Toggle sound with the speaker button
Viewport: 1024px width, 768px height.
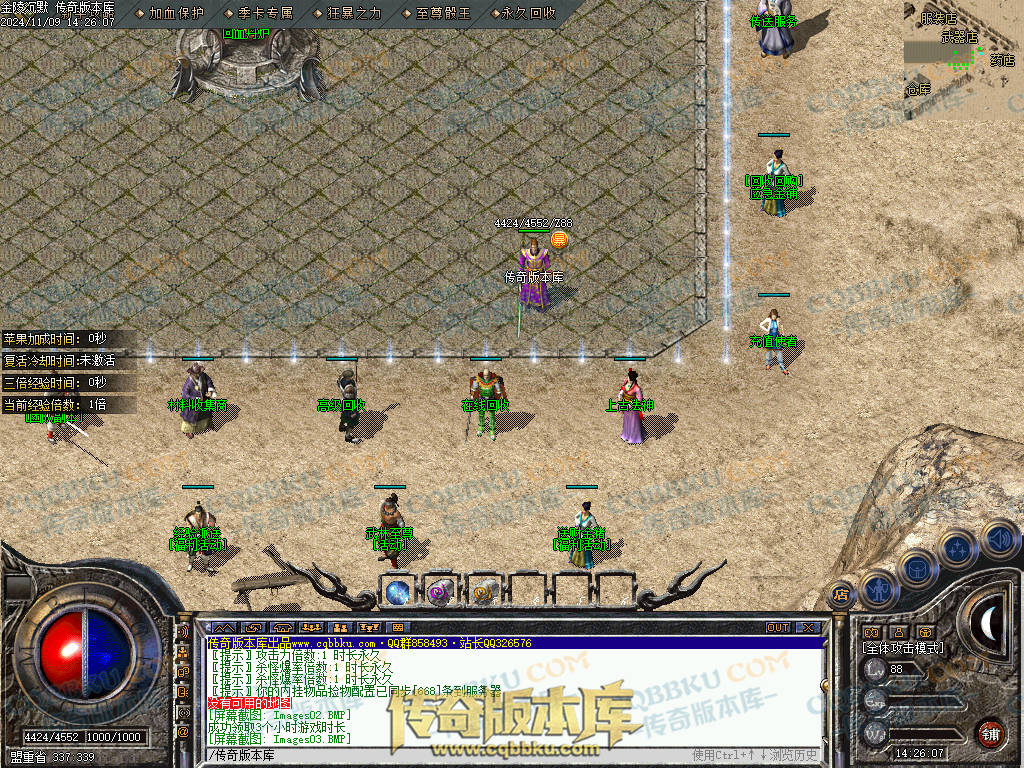[998, 537]
